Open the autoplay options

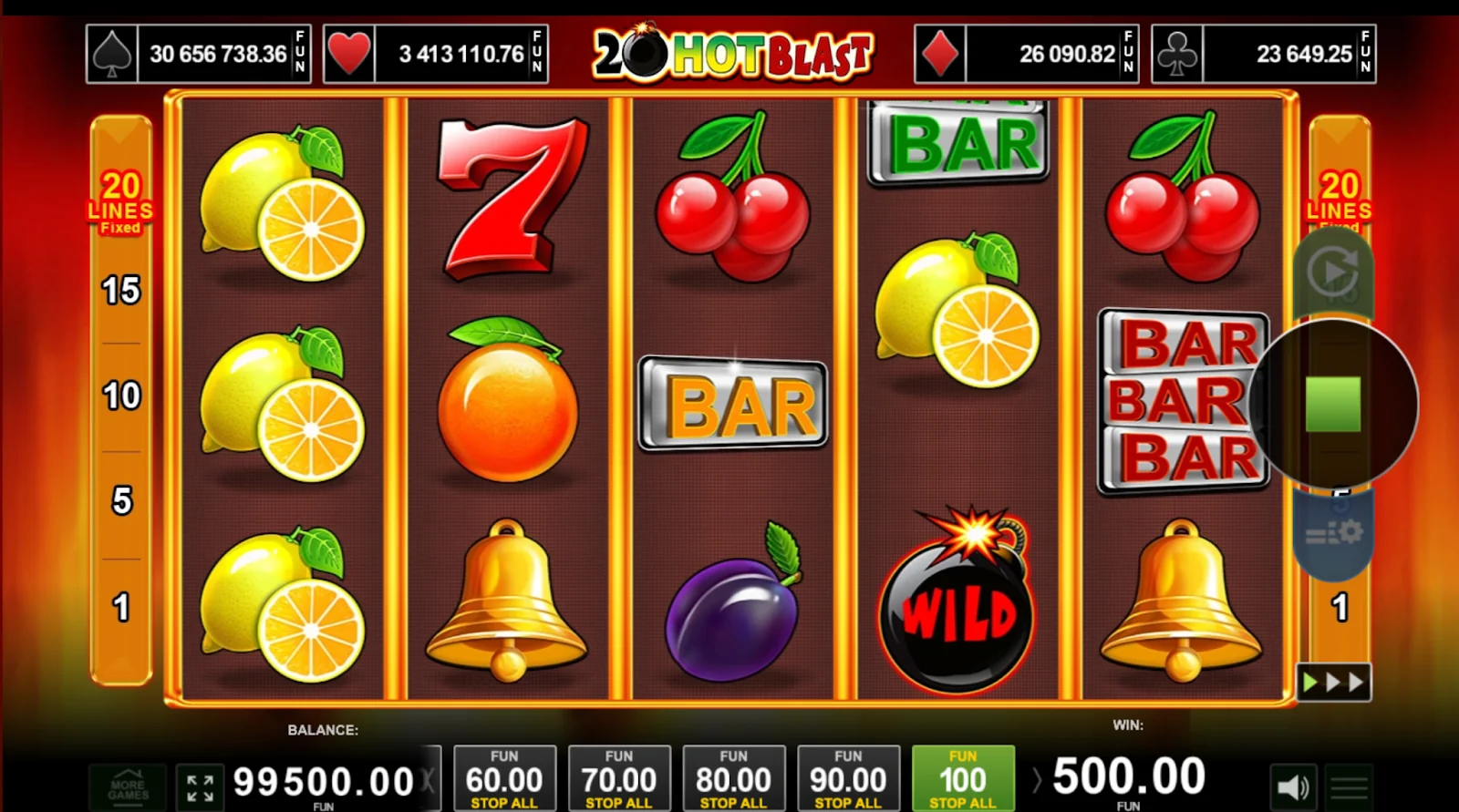pyautogui.click(x=1332, y=272)
